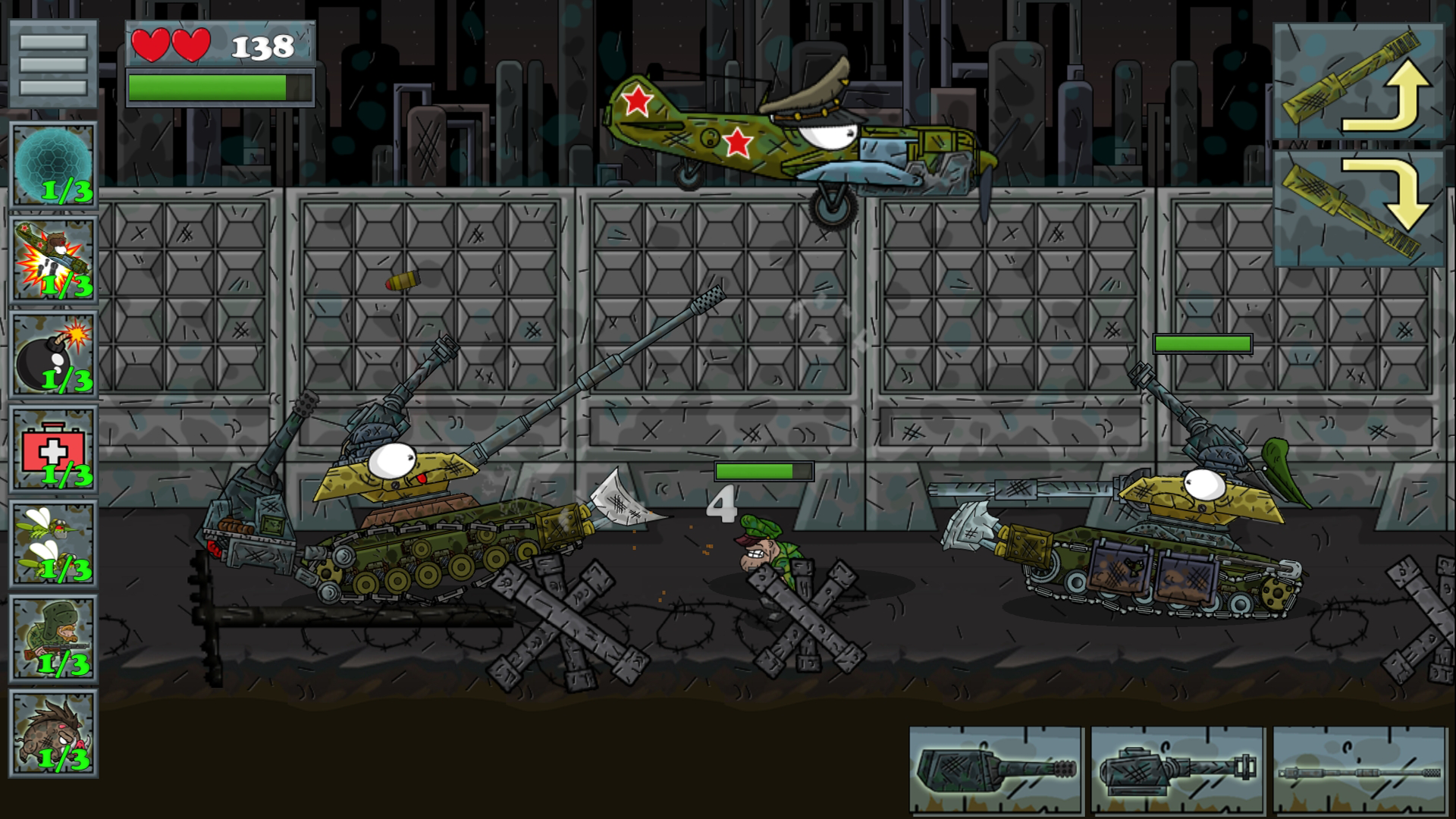Activate the shield ability

pyautogui.click(x=53, y=163)
